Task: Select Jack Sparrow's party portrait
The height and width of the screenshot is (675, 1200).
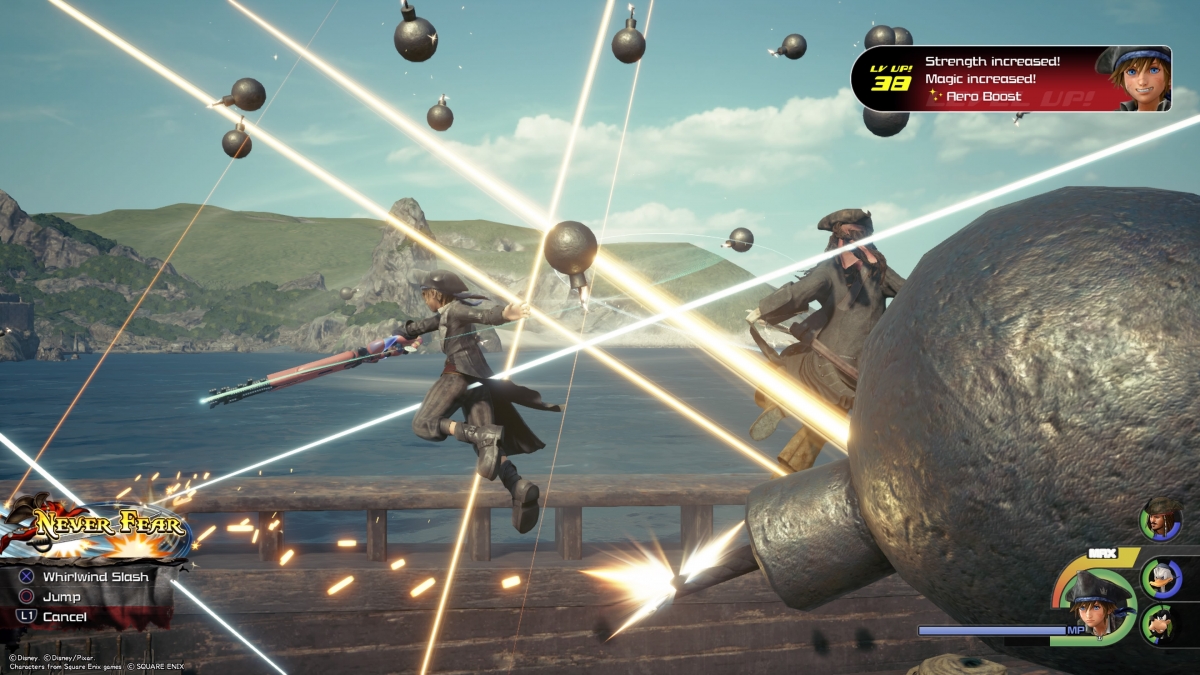Action: point(1161,519)
